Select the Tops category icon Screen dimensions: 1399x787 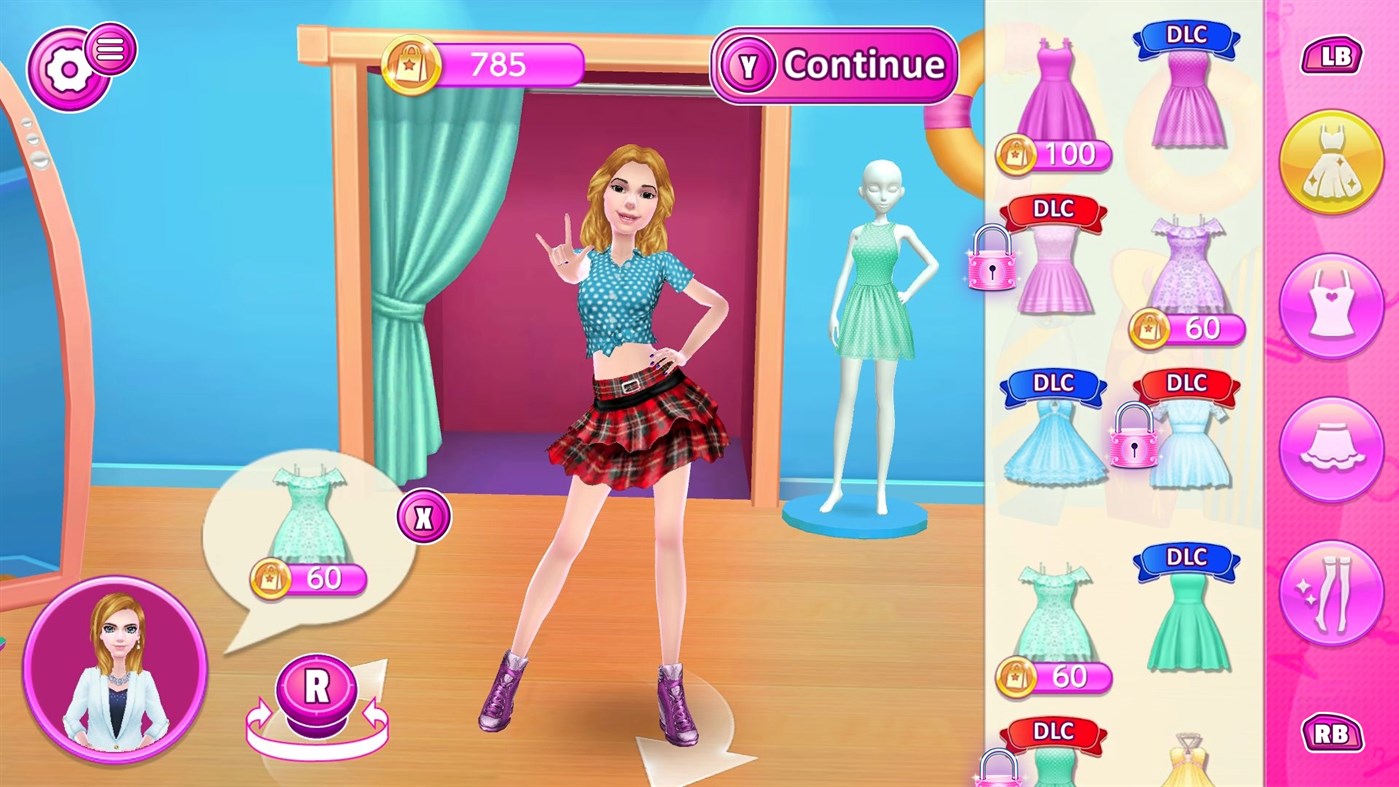(x=1333, y=304)
